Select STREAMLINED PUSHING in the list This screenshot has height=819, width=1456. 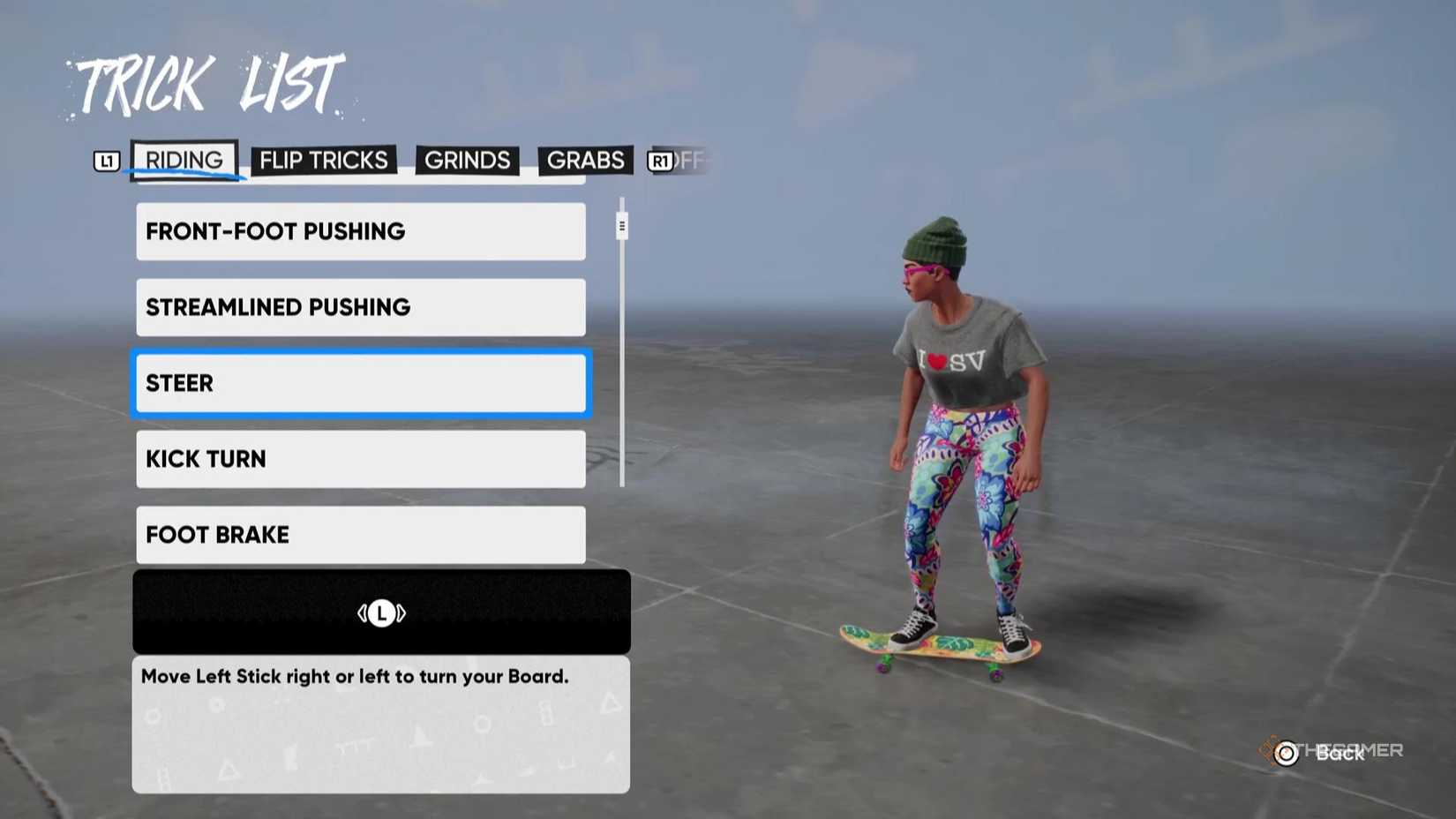tap(360, 307)
